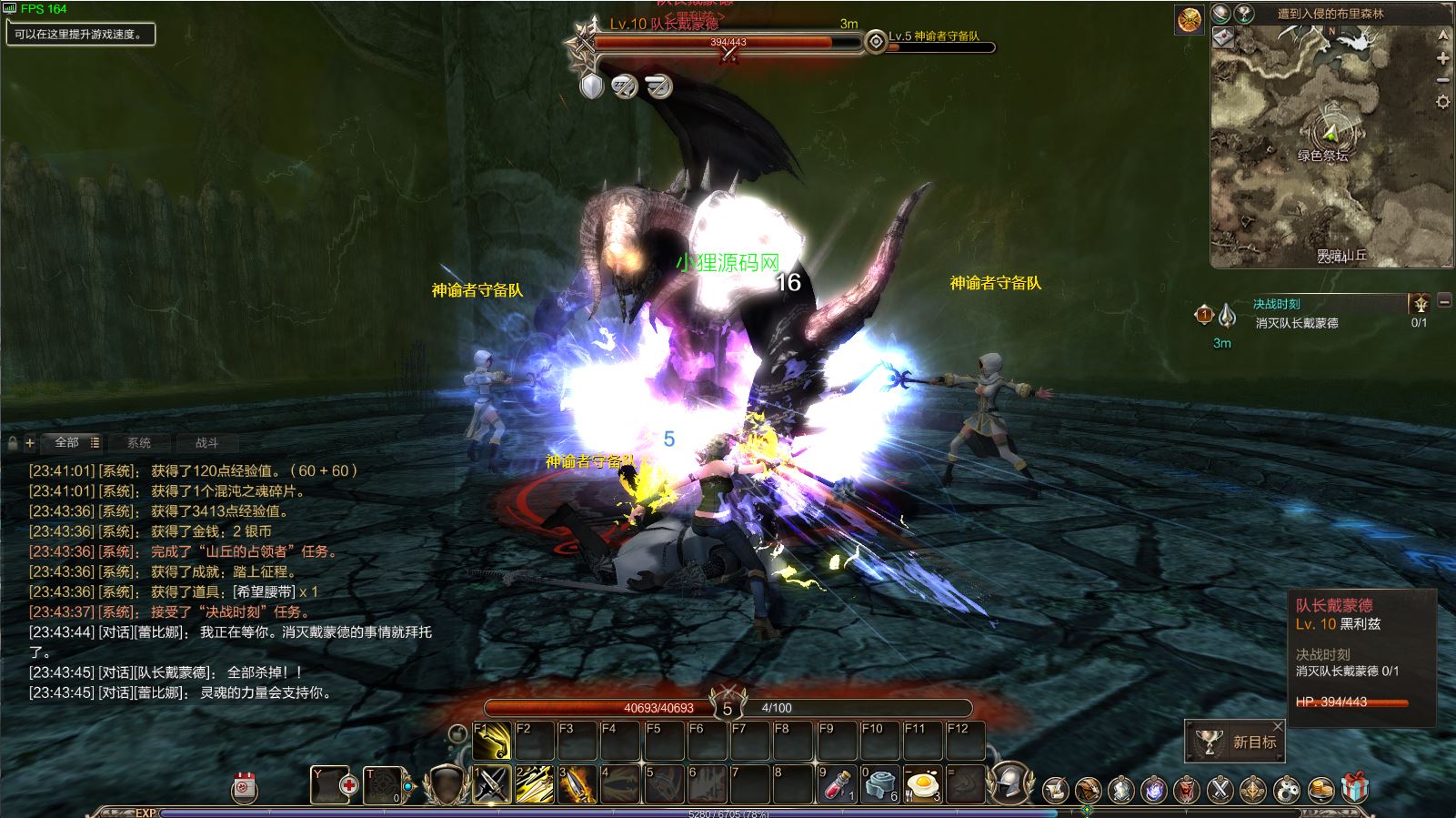Open the gold coins shop icon
The image size is (1456, 818).
1320,788
